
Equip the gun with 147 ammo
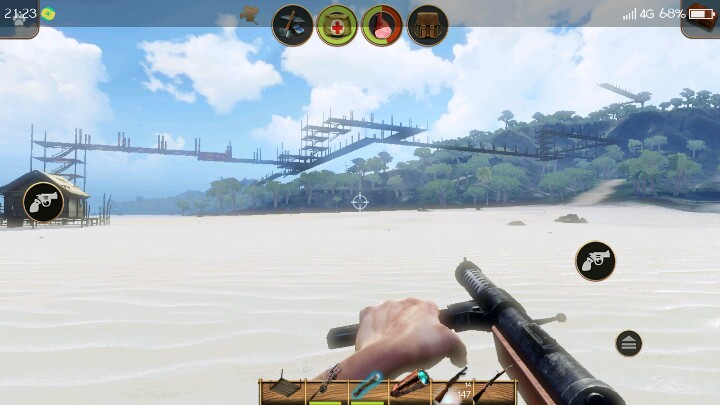pyautogui.click(x=452, y=387)
